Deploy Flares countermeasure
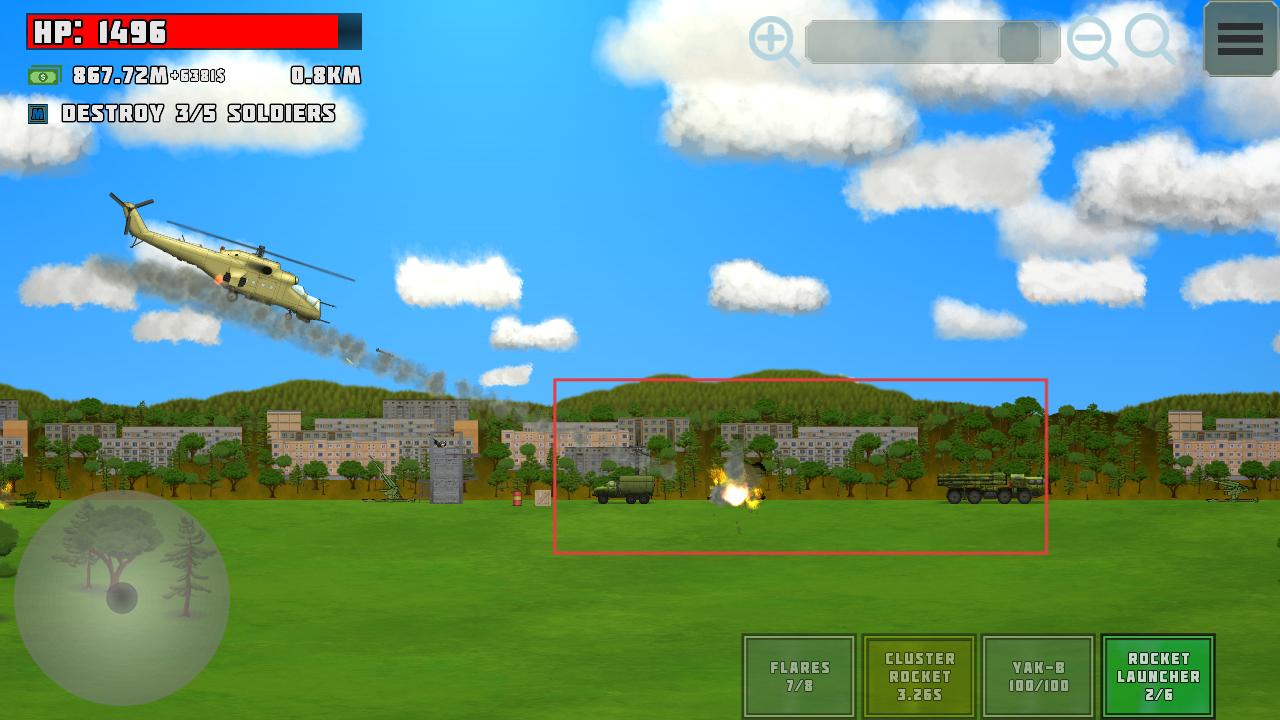 [799, 676]
